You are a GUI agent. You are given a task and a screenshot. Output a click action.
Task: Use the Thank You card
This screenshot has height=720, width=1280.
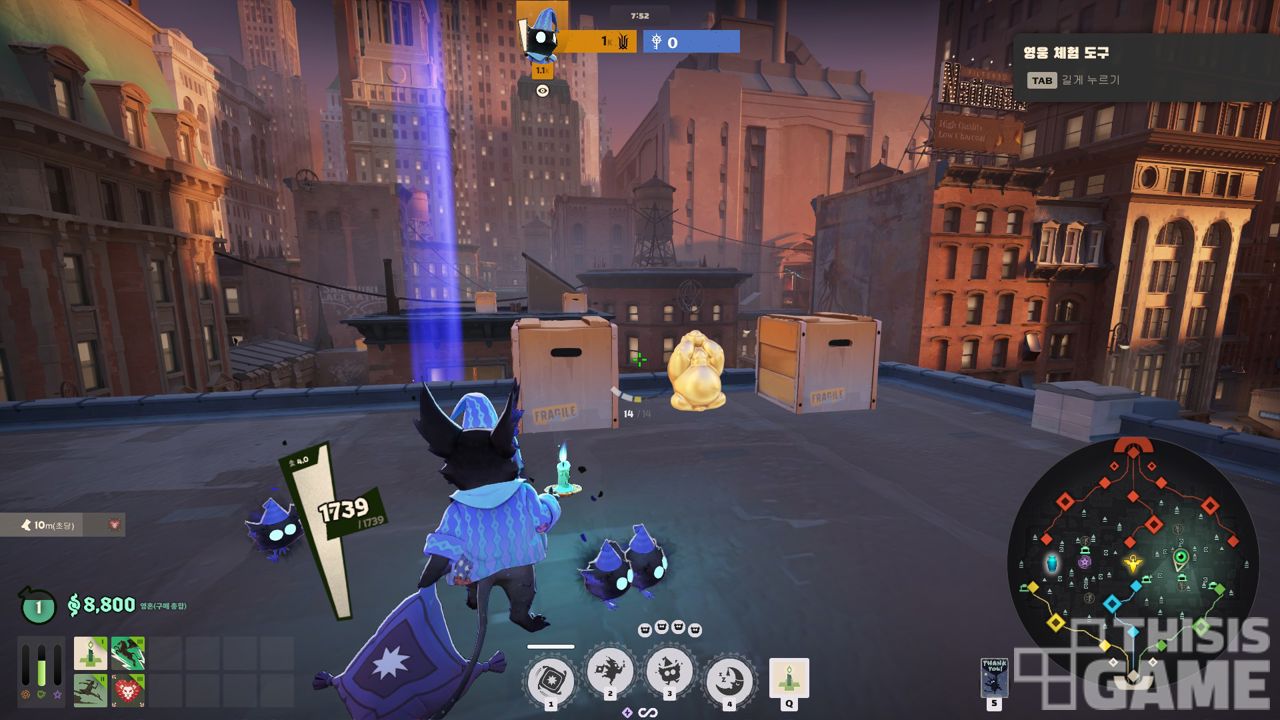pyautogui.click(x=994, y=677)
